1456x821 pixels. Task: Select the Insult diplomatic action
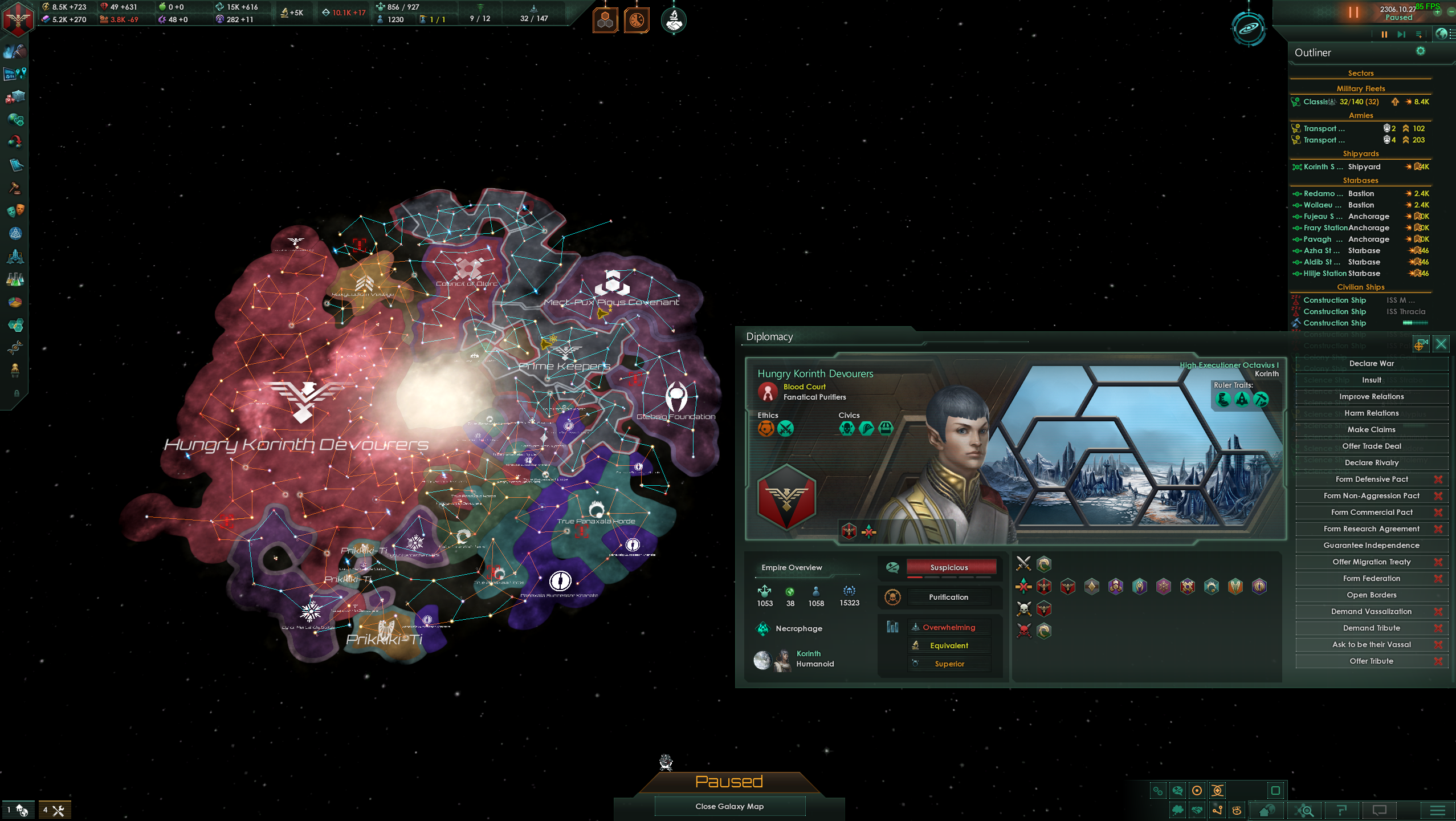tap(1371, 380)
